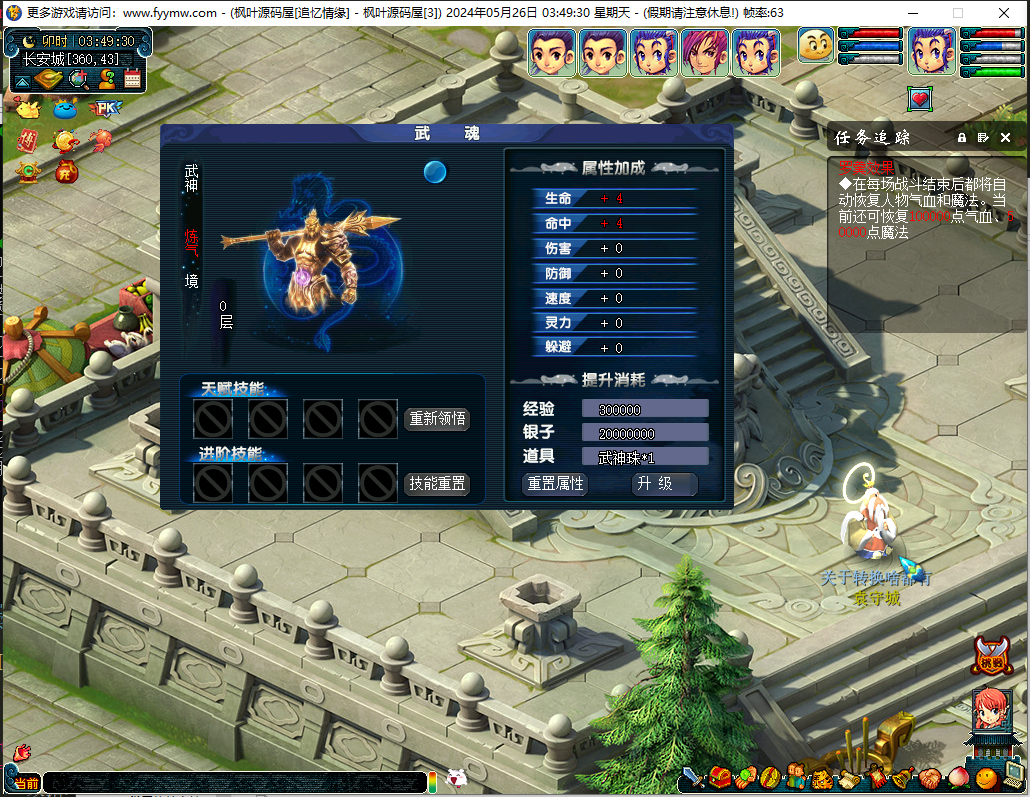1030x797 pixels.
Task: Reset attributes with 重置属性 button
Action: 555,484
